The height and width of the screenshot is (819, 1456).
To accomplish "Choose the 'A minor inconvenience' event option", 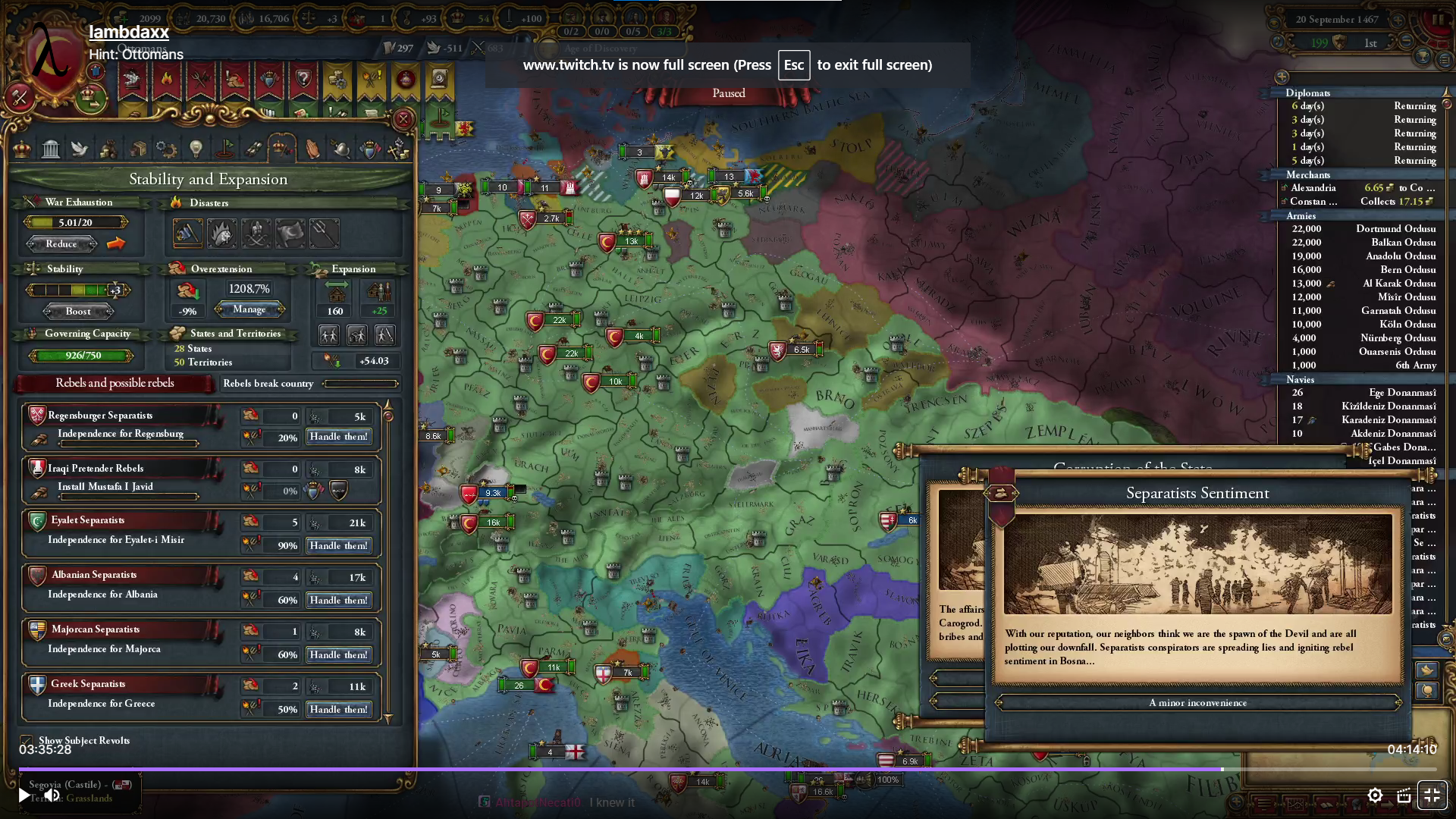I will [x=1197, y=703].
